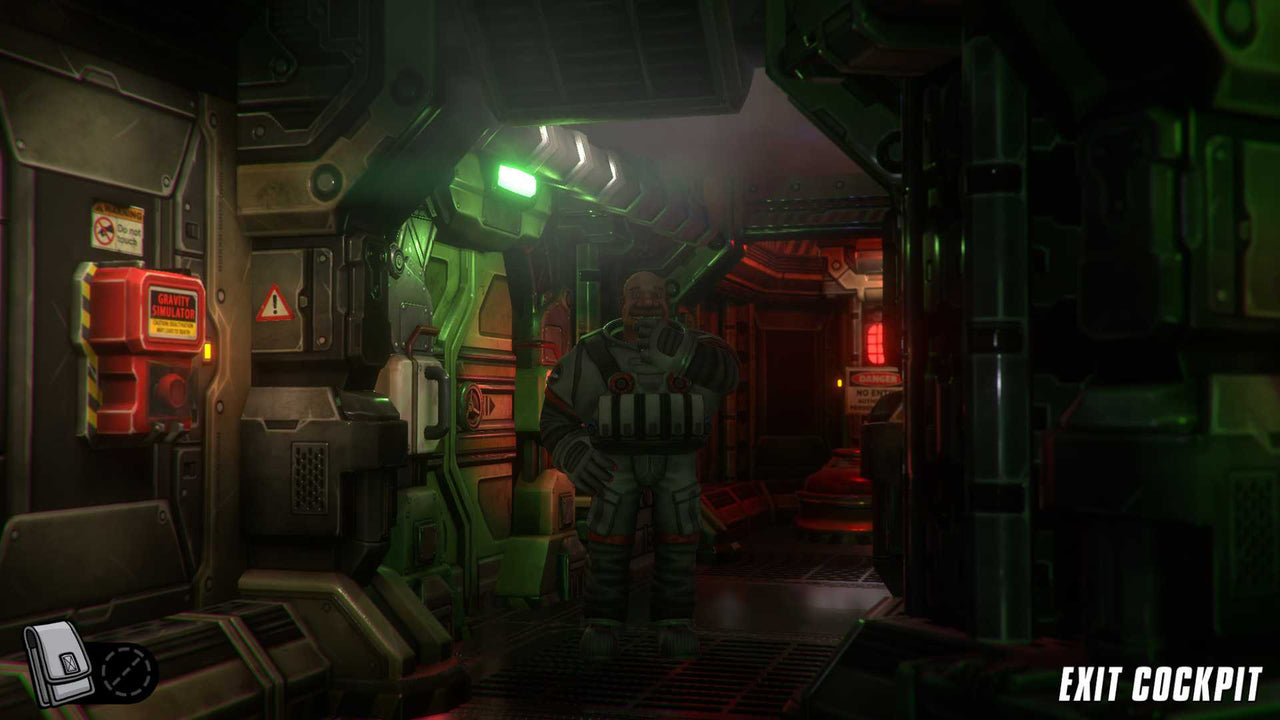This screenshot has width=1280, height=720.
Task: Click the dashed-circle map icon beside the satchel
Action: point(125,670)
